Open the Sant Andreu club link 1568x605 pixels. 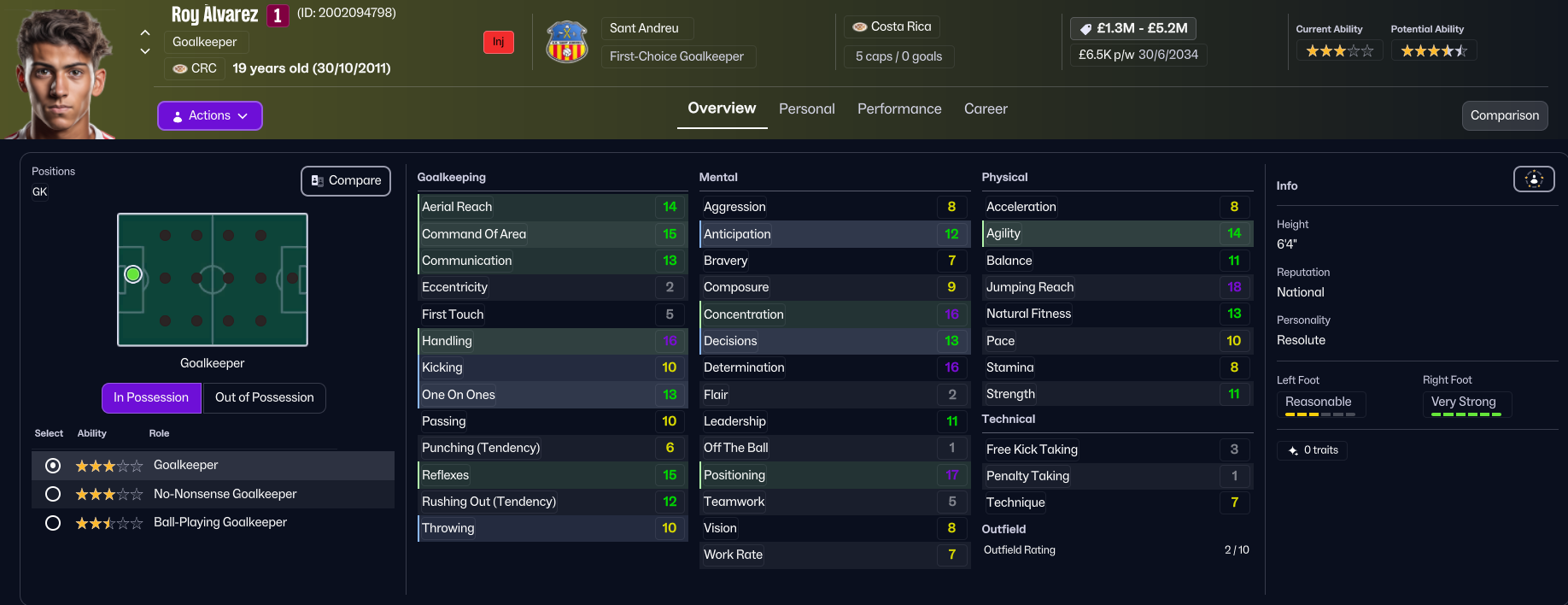tap(644, 28)
